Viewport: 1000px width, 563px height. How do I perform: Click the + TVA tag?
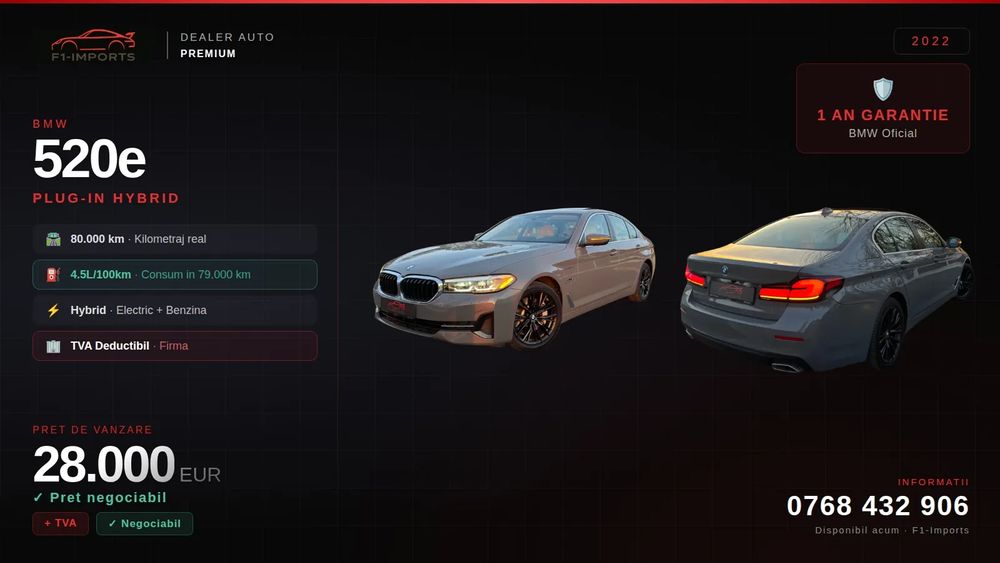coord(60,523)
